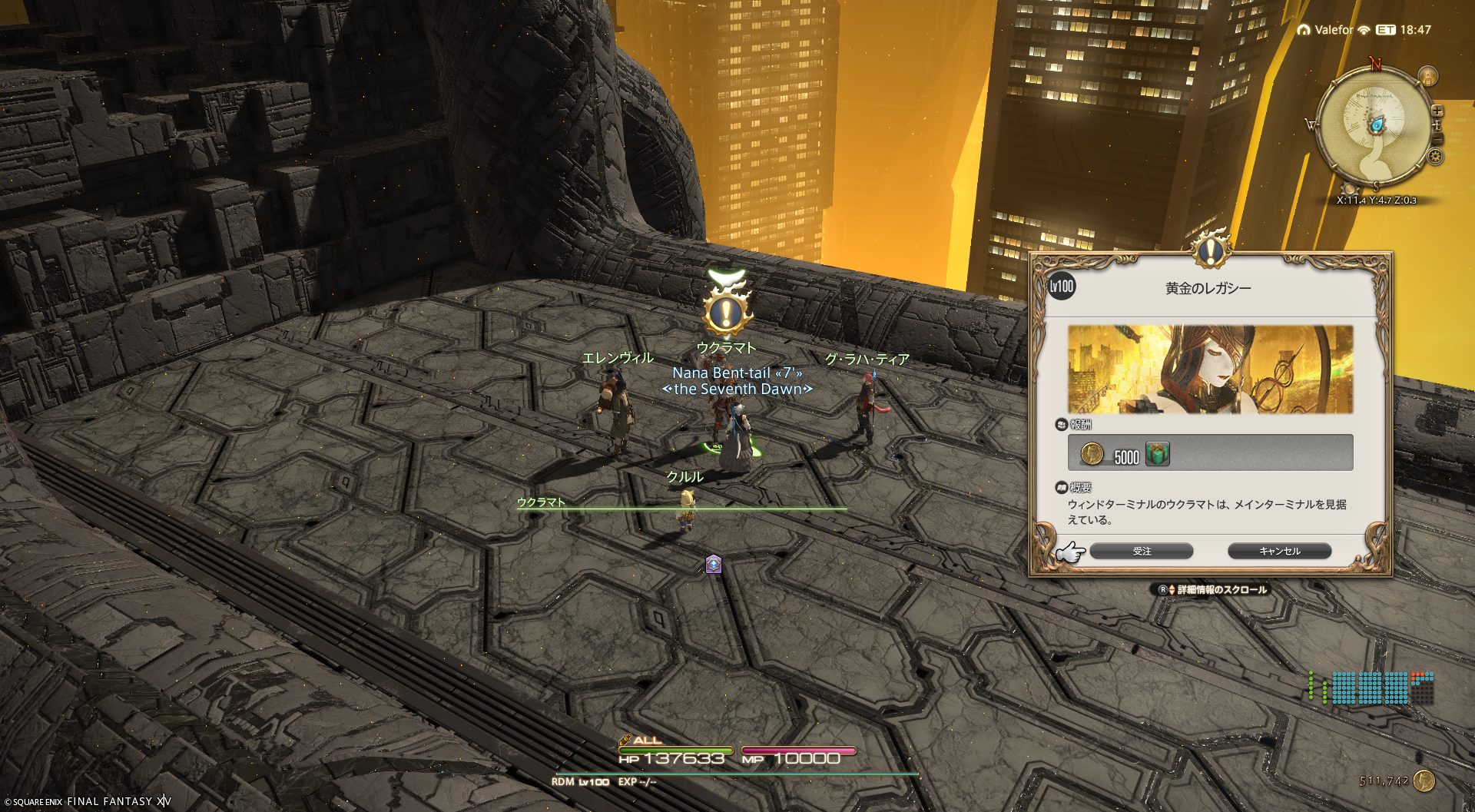Cancel the quest offer with キャンセル

coord(1279,552)
